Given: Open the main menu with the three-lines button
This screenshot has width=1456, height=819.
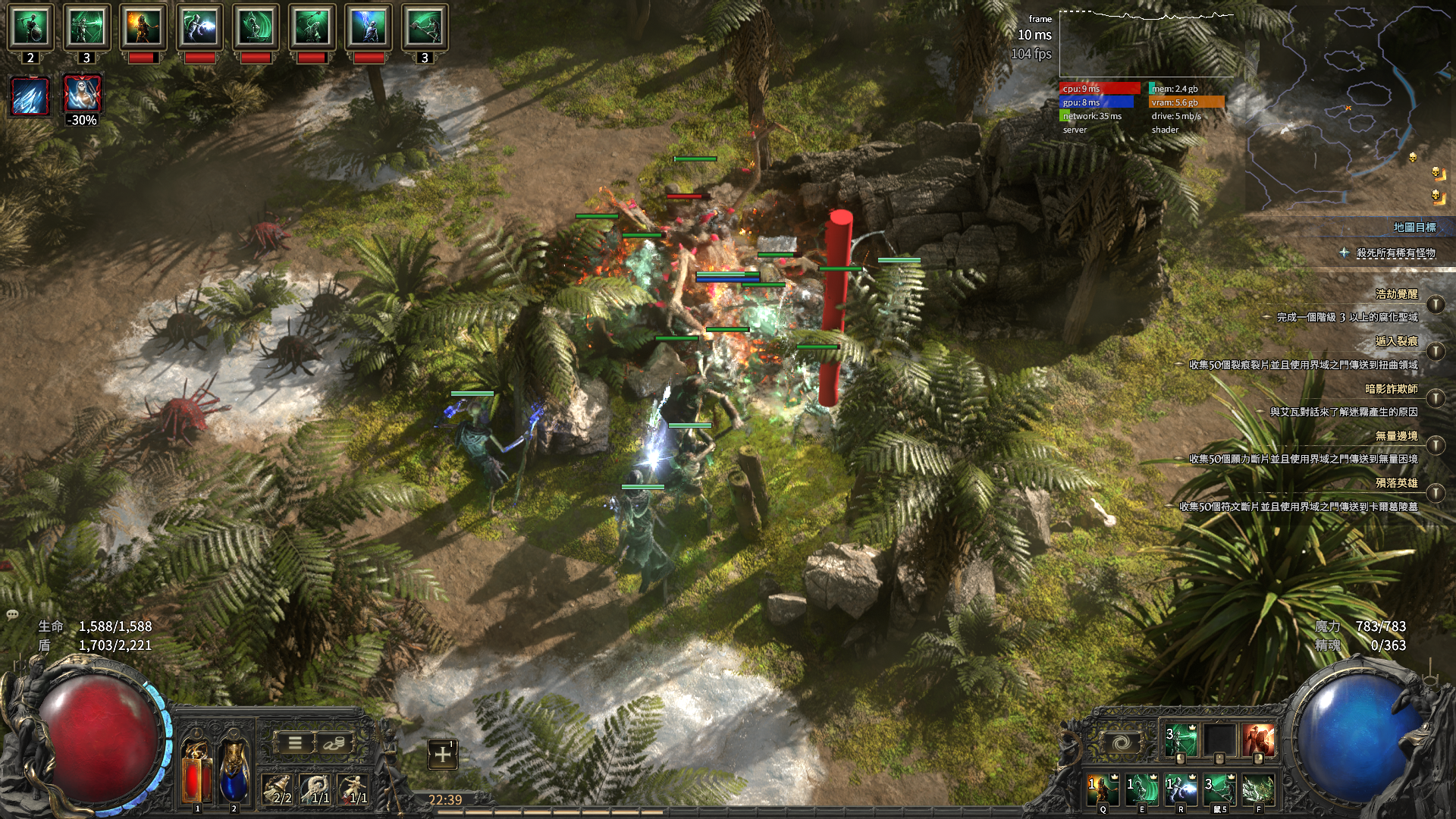Looking at the screenshot, I should coord(295,743).
